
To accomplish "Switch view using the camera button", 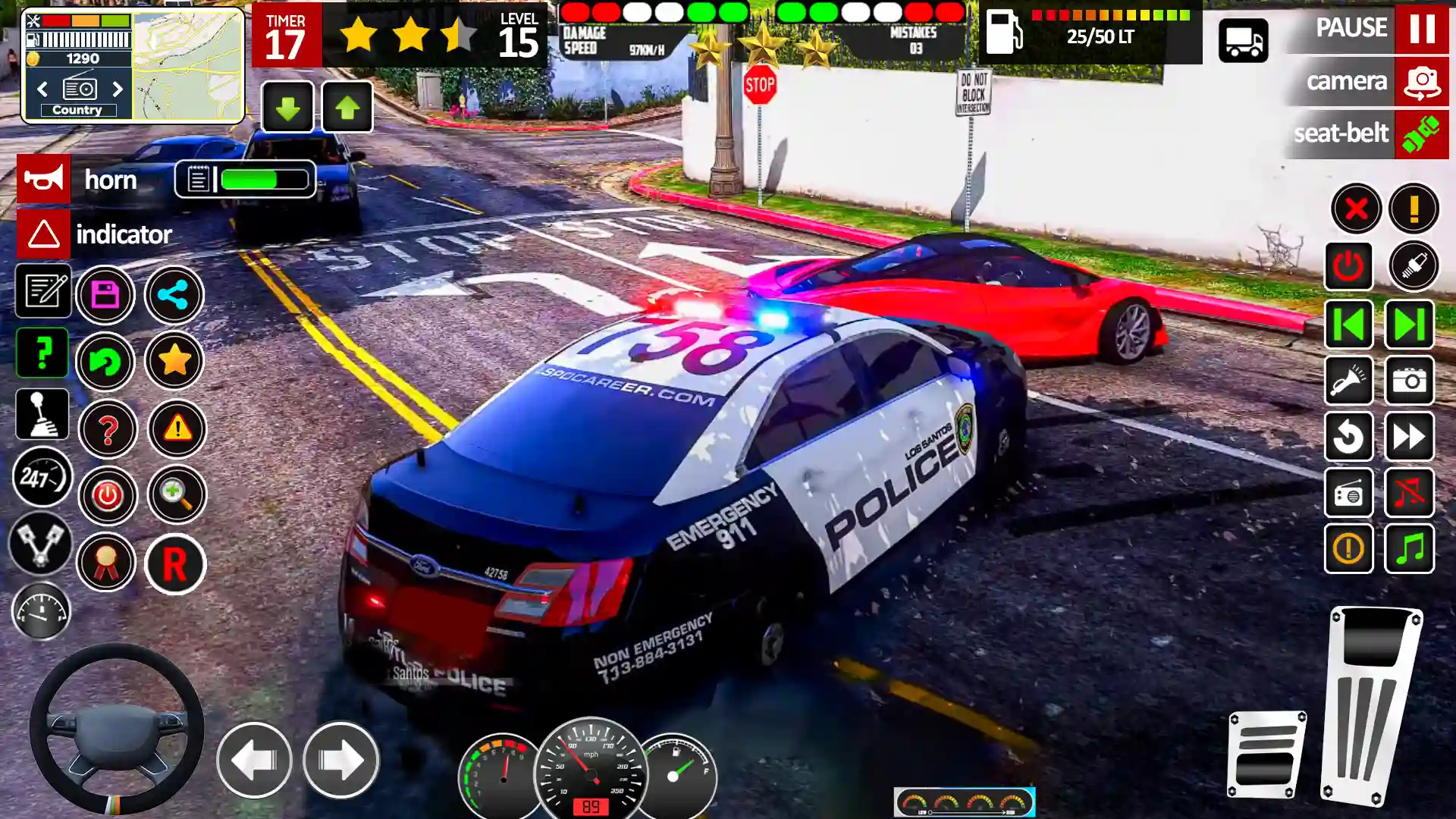I will (1421, 82).
